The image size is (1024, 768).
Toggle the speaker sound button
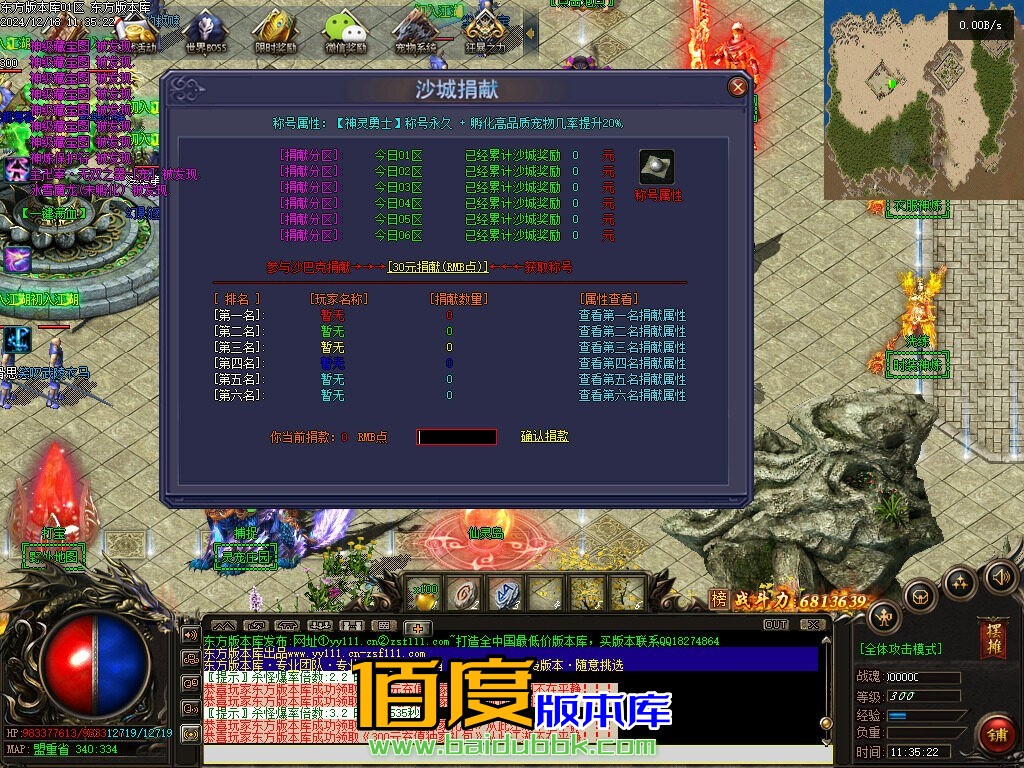[x=1001, y=576]
